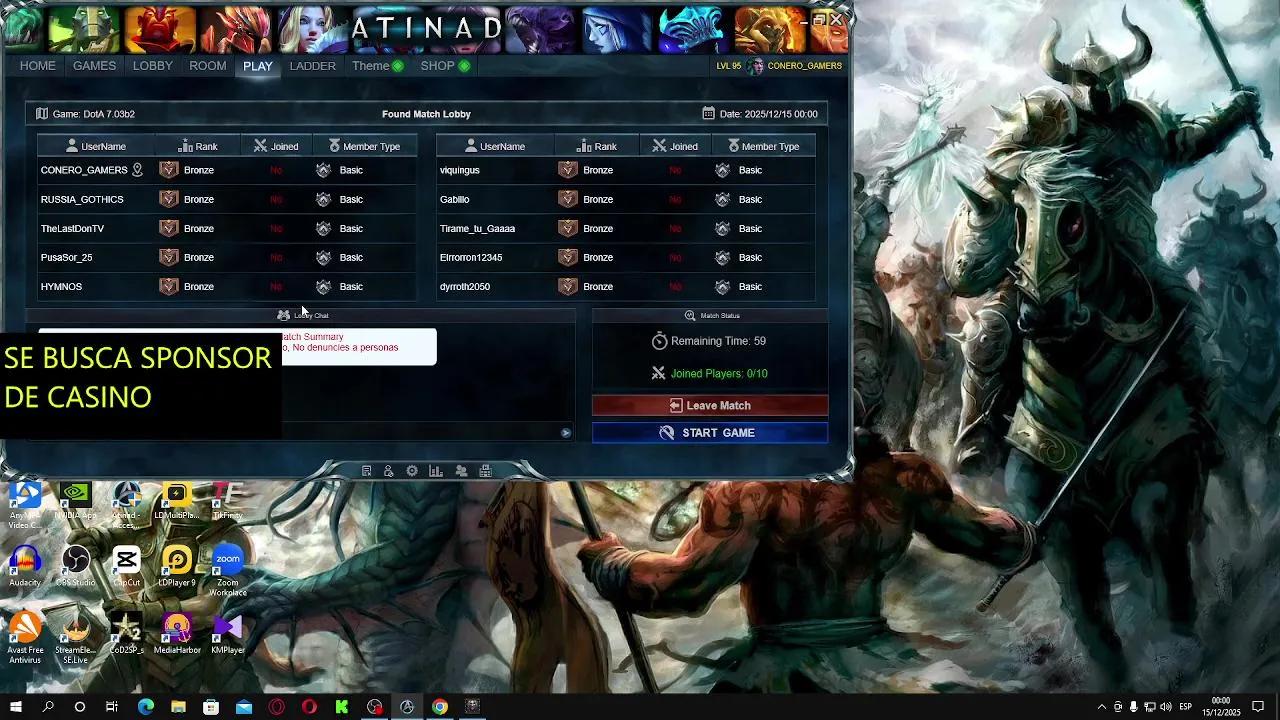Click the Bronze rank badge for viquingus
This screenshot has height=720, width=1280.
[569, 170]
